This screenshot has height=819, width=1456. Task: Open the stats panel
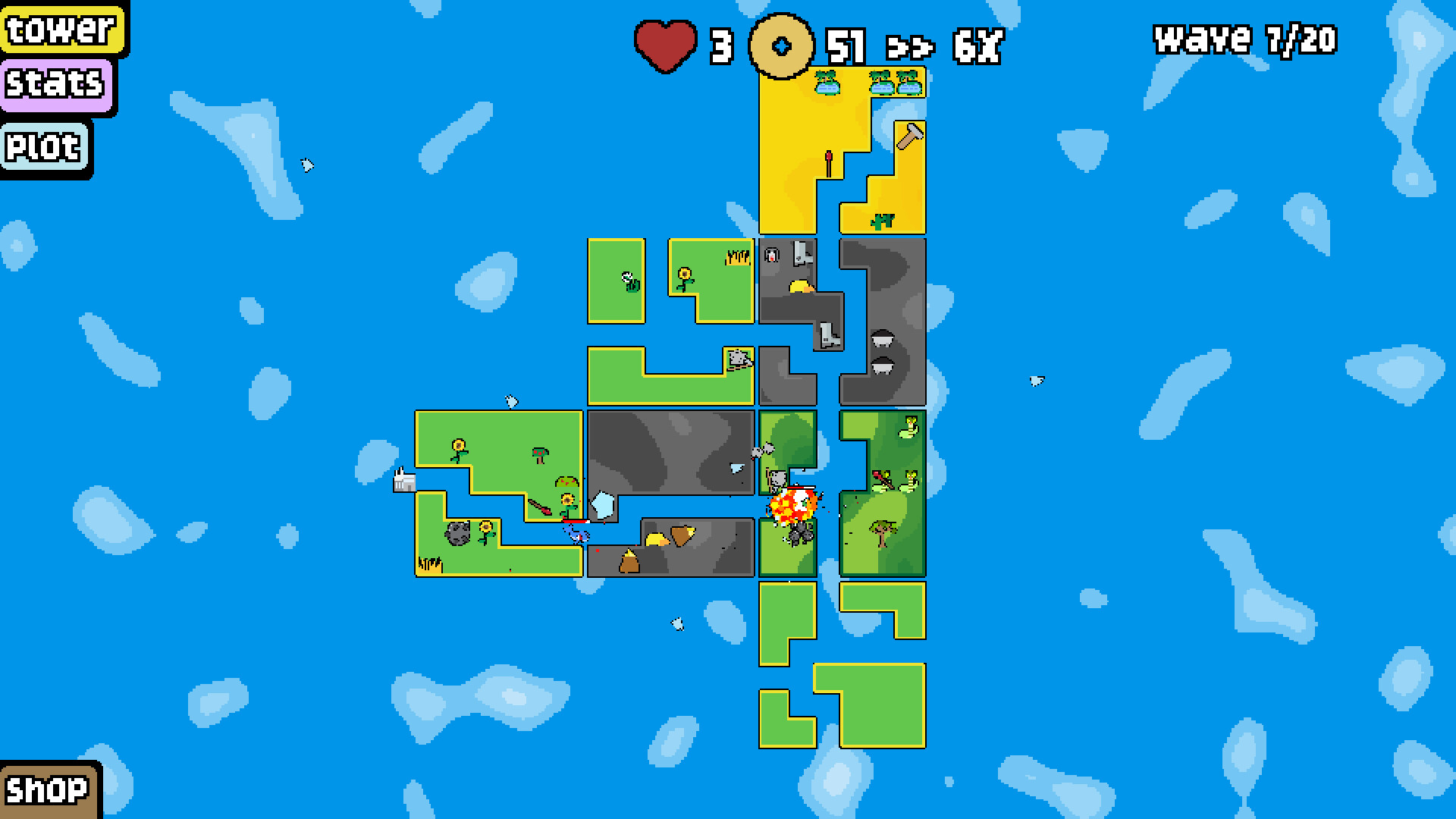point(58,85)
